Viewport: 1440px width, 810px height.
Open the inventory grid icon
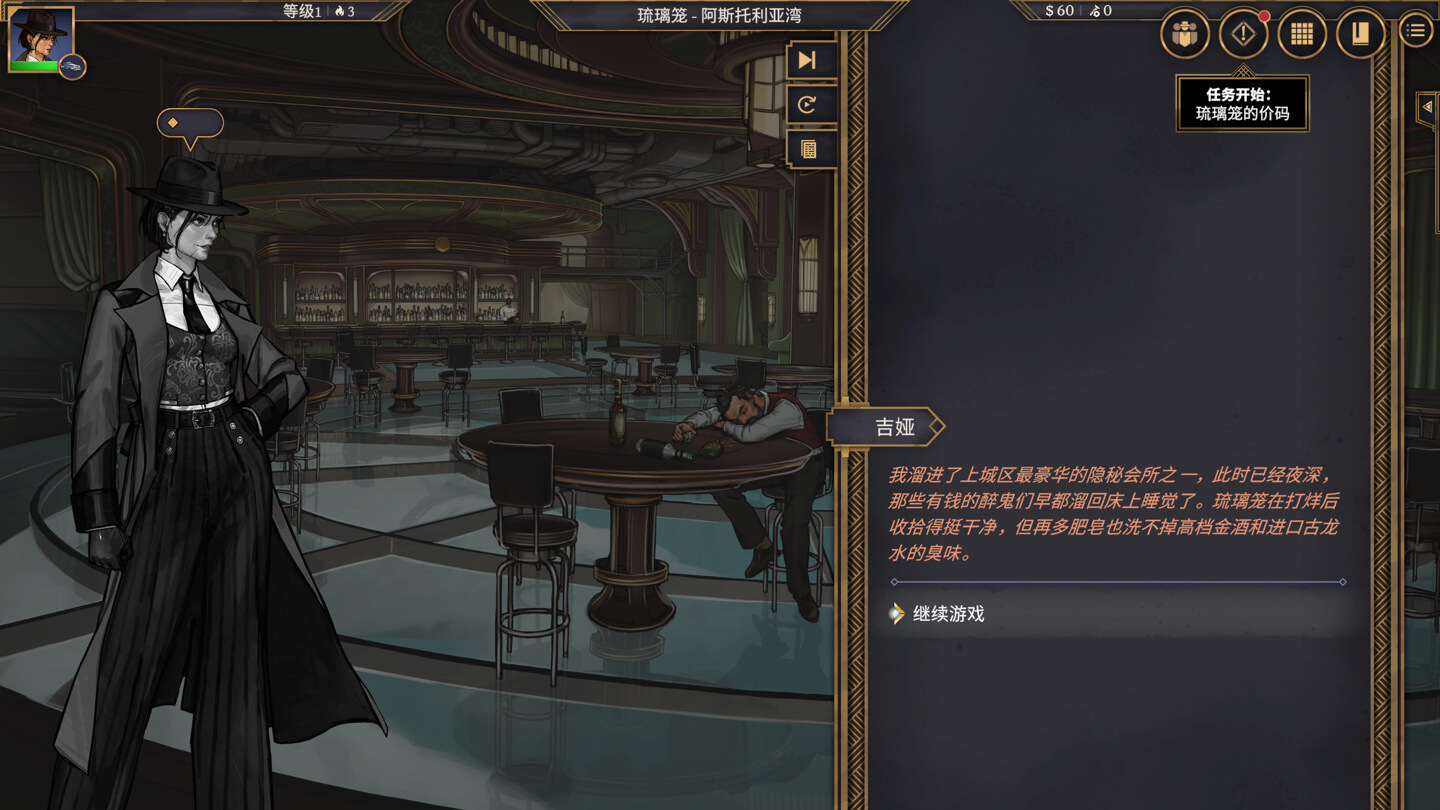click(x=1302, y=32)
